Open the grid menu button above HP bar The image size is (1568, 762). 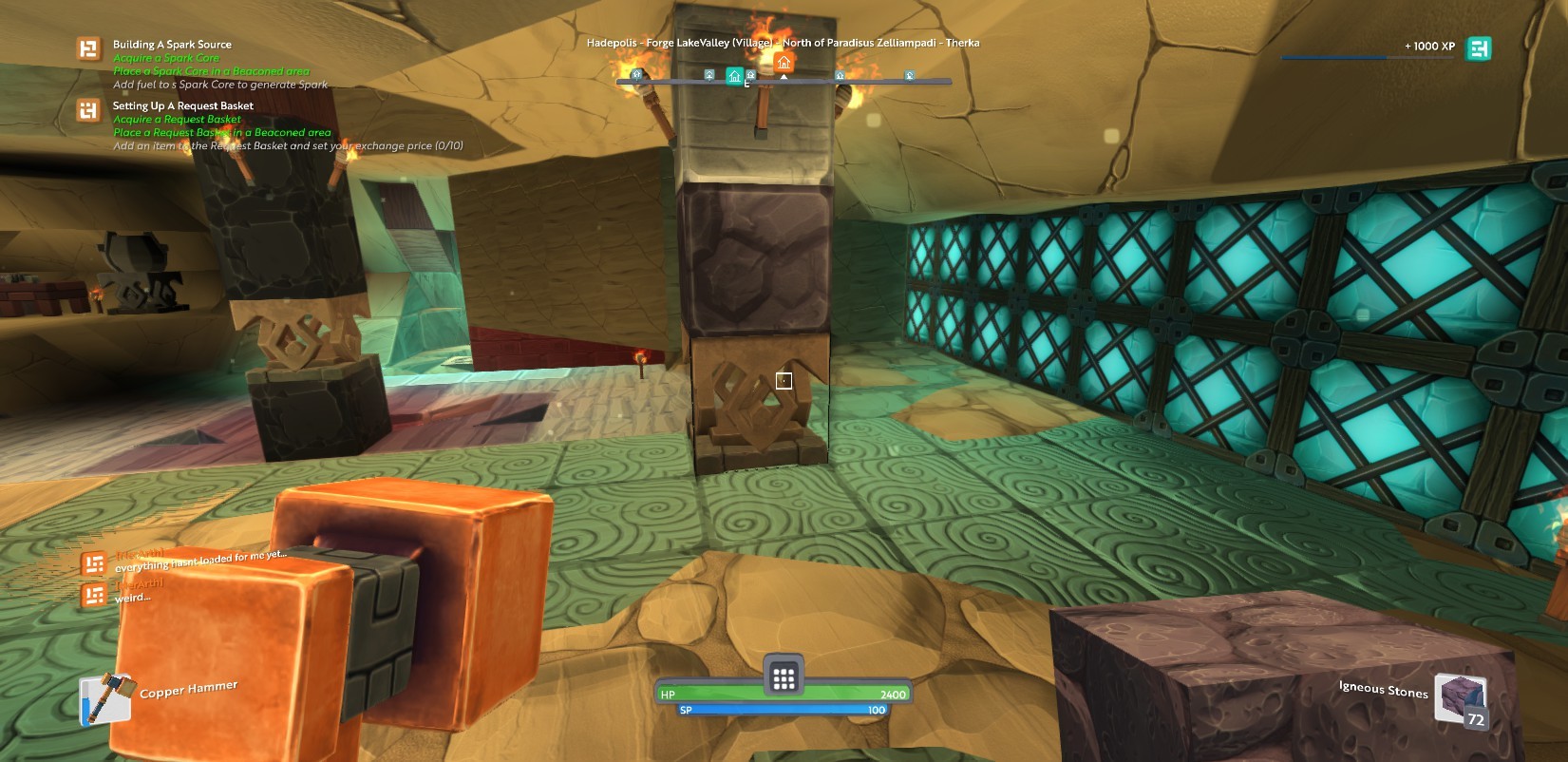[784, 677]
